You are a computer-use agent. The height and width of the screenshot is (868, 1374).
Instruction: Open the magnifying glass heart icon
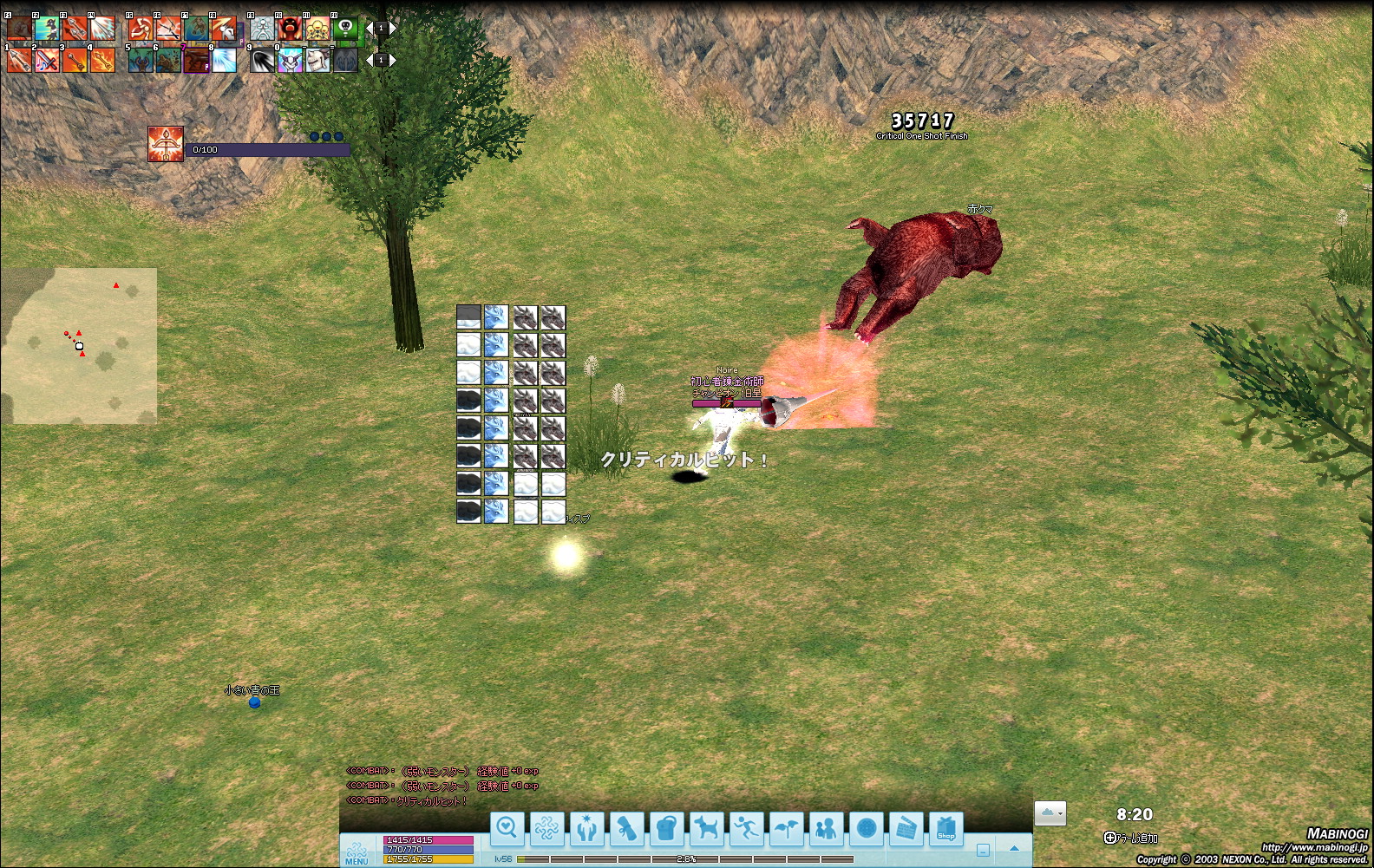pos(507,829)
